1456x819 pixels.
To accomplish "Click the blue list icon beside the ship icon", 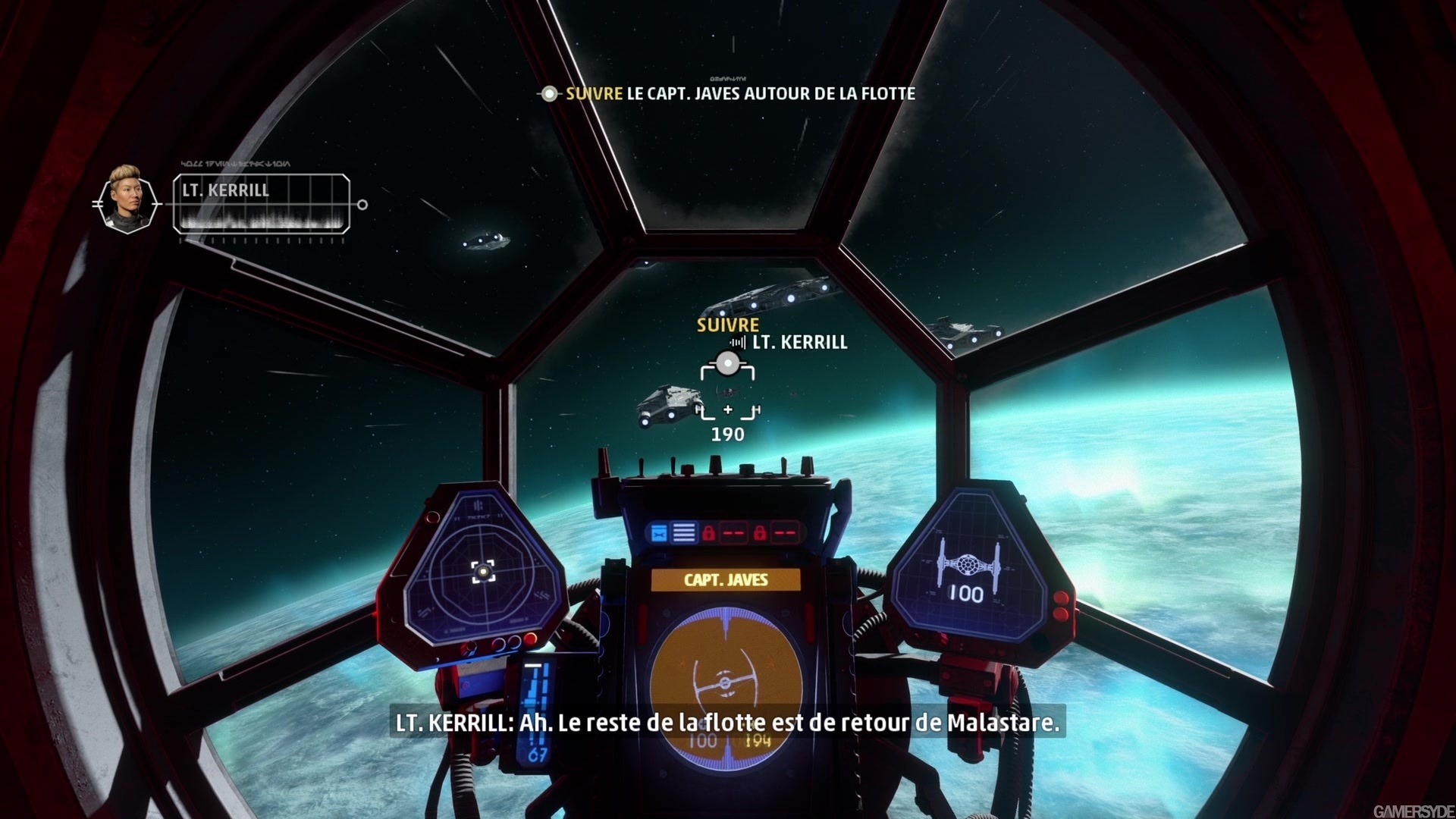I will tap(683, 532).
